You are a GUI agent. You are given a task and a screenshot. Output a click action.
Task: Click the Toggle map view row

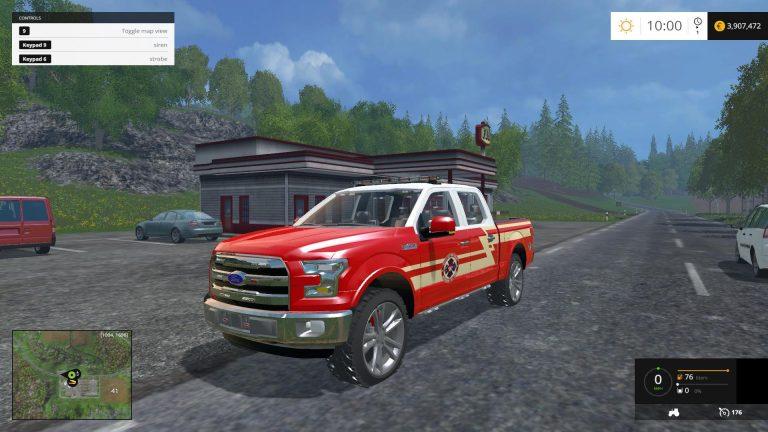(93, 32)
